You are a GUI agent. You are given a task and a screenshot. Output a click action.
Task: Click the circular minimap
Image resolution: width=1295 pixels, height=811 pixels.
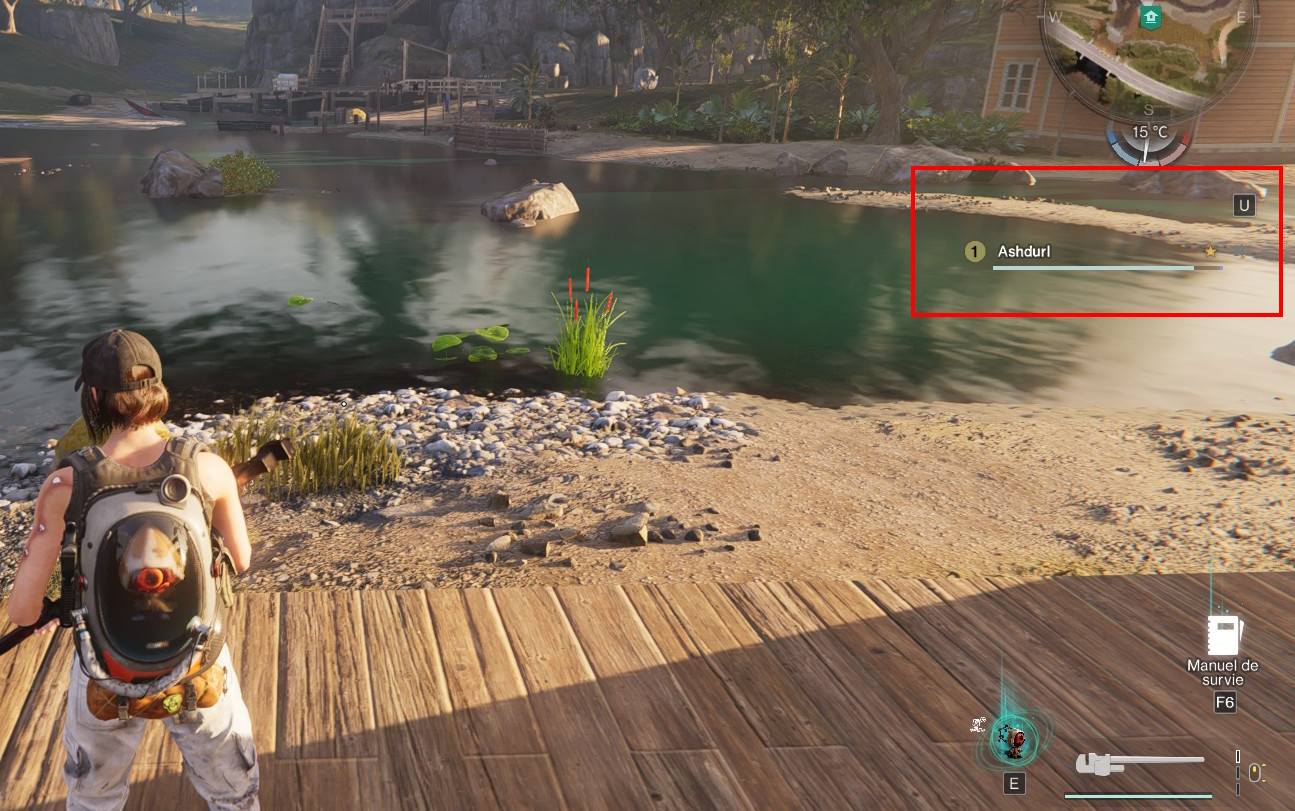(1148, 50)
